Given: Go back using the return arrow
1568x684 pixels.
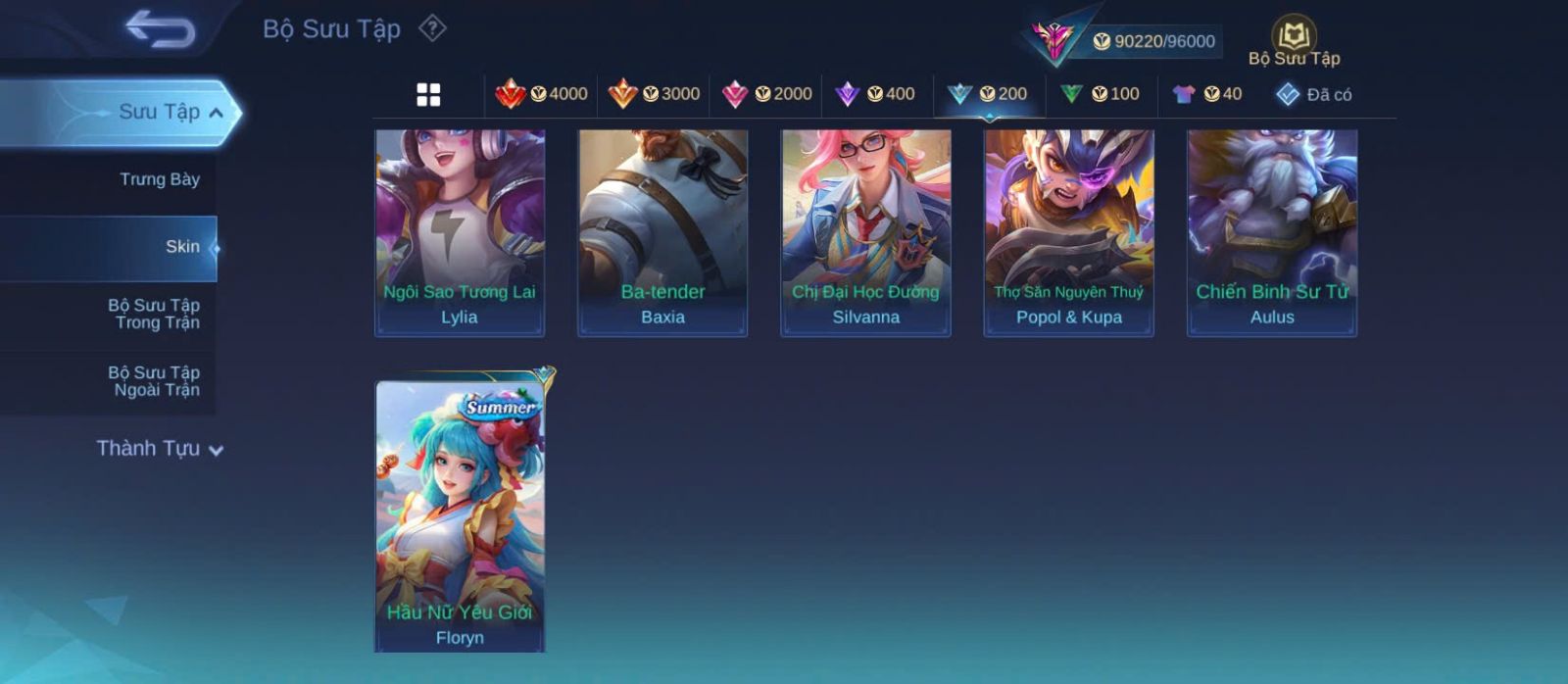Looking at the screenshot, I should 160,29.
